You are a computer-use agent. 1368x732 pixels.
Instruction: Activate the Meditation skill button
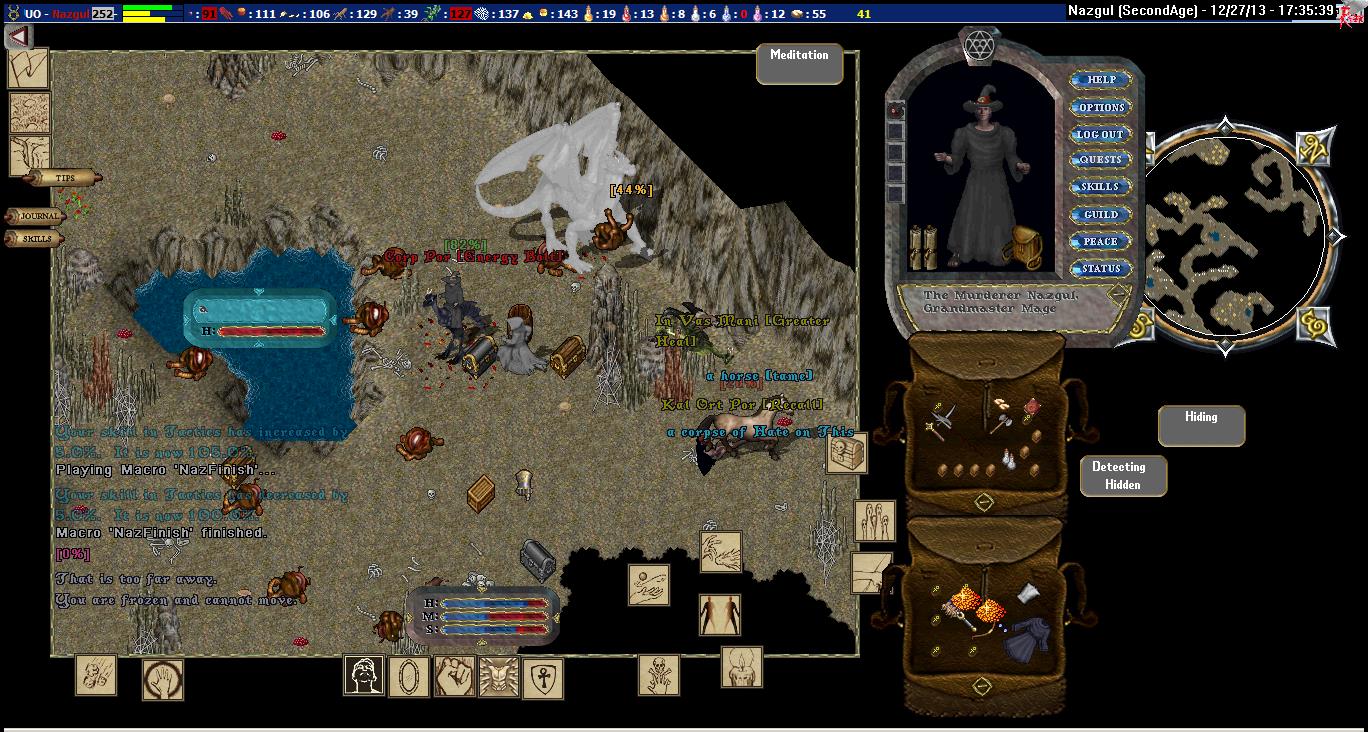pos(799,63)
